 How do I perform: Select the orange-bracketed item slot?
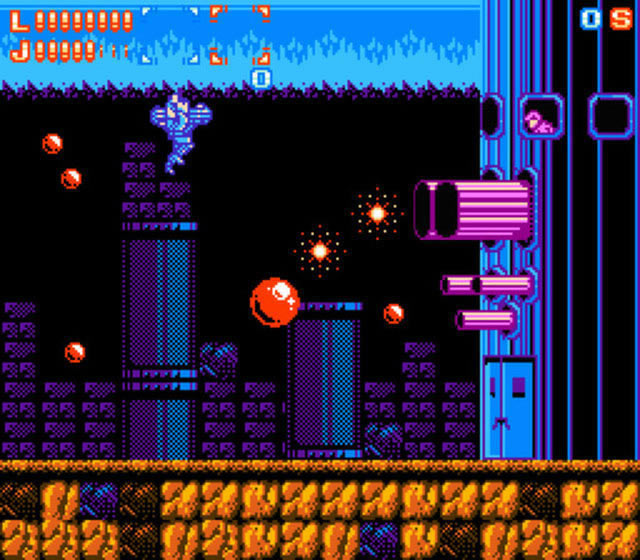tap(240, 35)
